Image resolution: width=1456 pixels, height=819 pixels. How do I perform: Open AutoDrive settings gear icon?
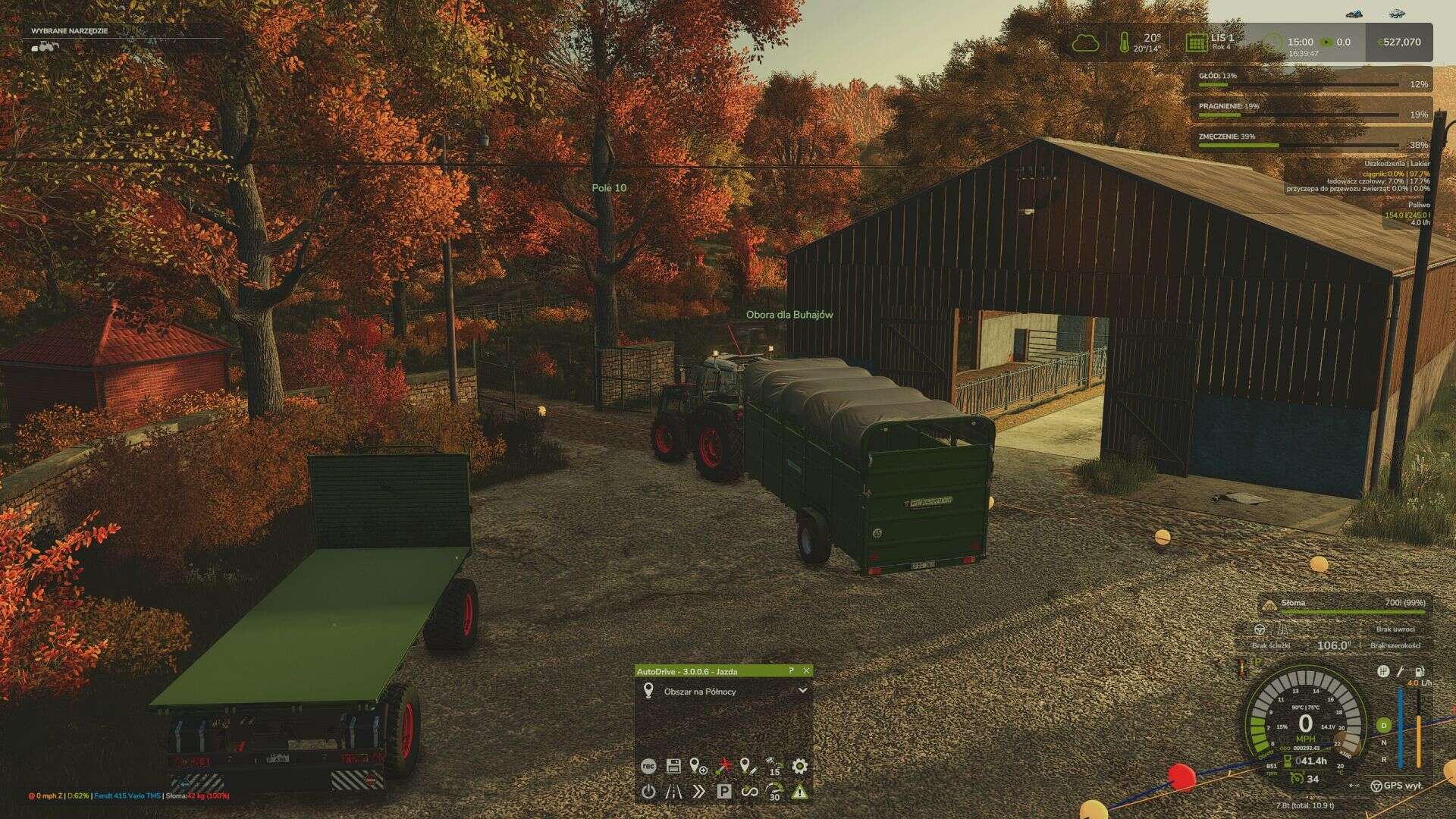click(799, 767)
